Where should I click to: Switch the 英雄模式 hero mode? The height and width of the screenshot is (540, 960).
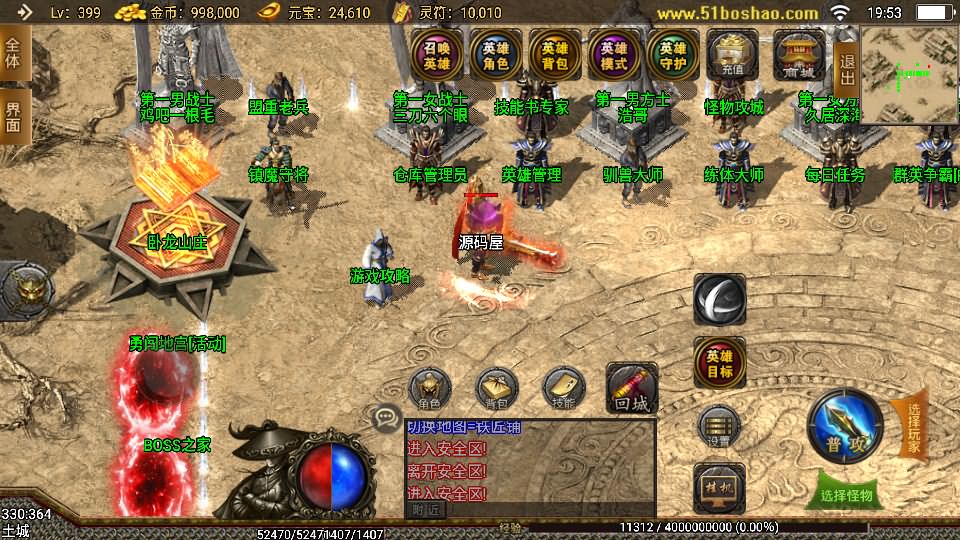pos(614,53)
